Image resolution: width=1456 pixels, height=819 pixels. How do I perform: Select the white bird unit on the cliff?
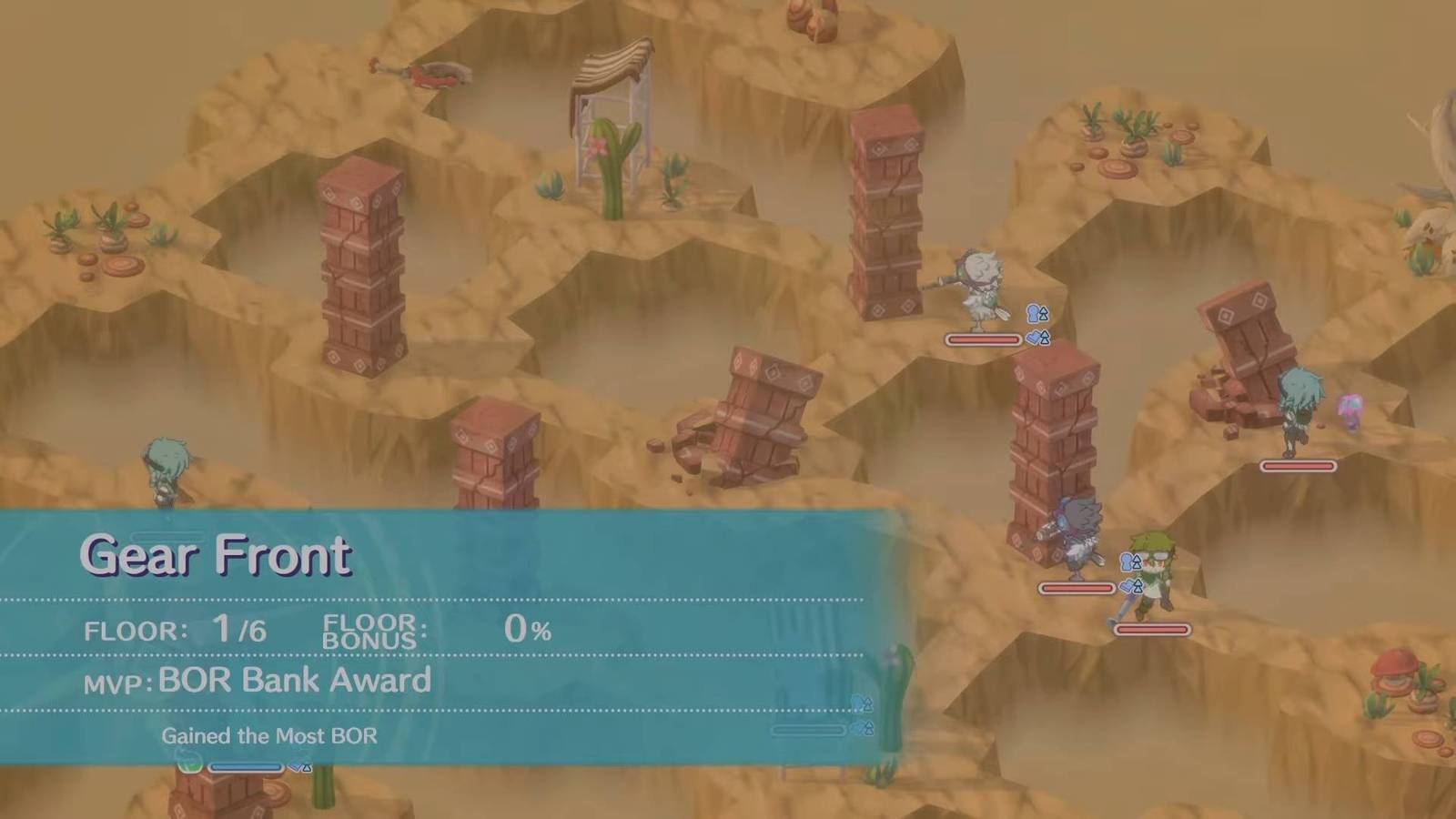(985, 291)
